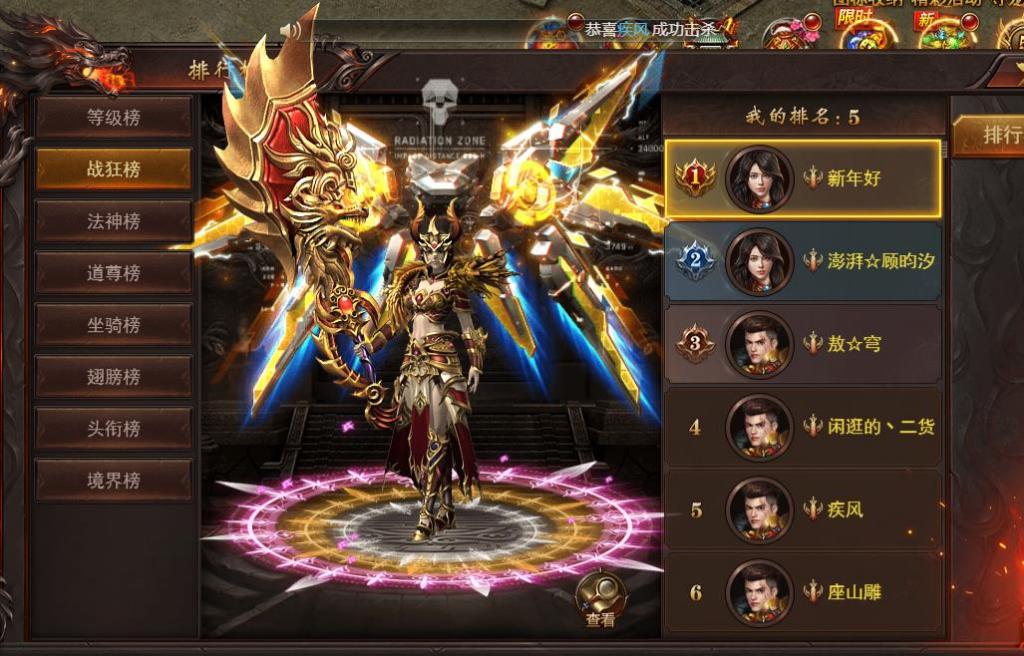Switch to the 坐骑榜 mount ranking
This screenshot has width=1024, height=656.
tap(113, 325)
